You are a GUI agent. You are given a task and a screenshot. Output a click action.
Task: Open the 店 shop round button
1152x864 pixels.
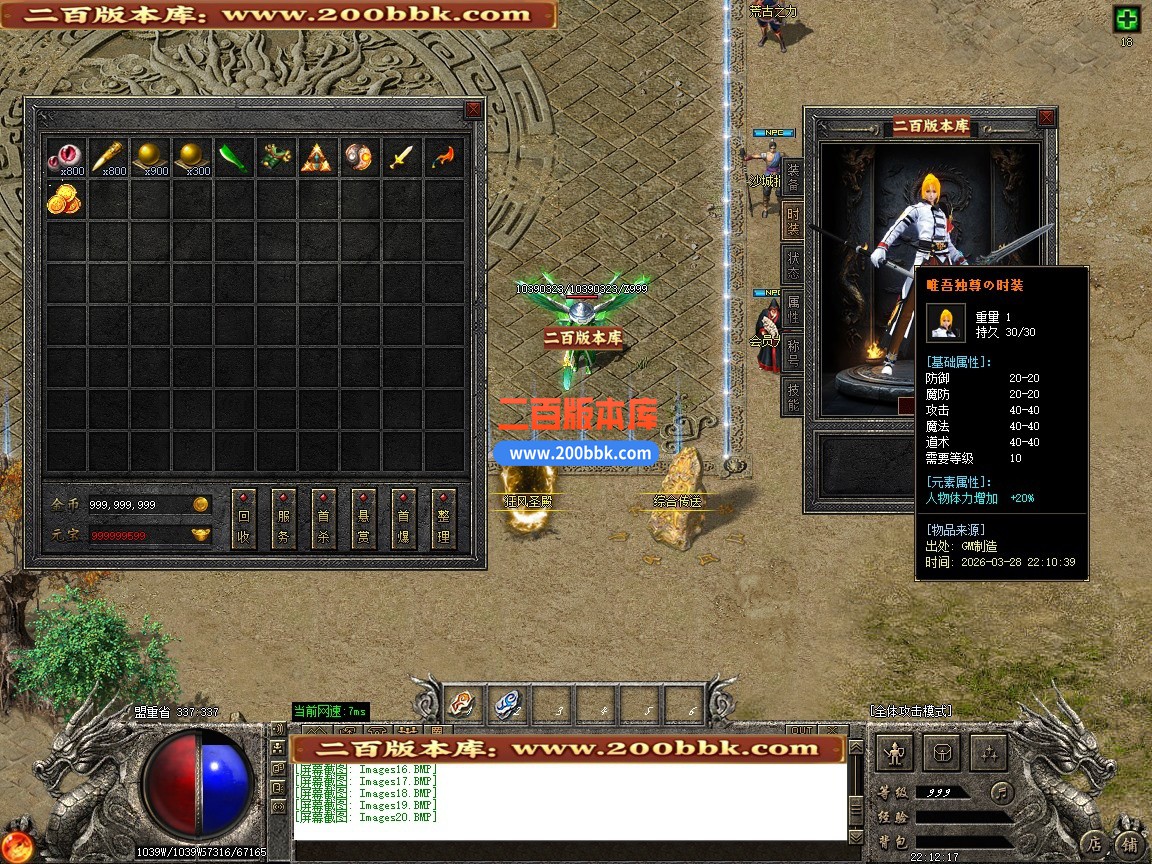pyautogui.click(x=1096, y=843)
